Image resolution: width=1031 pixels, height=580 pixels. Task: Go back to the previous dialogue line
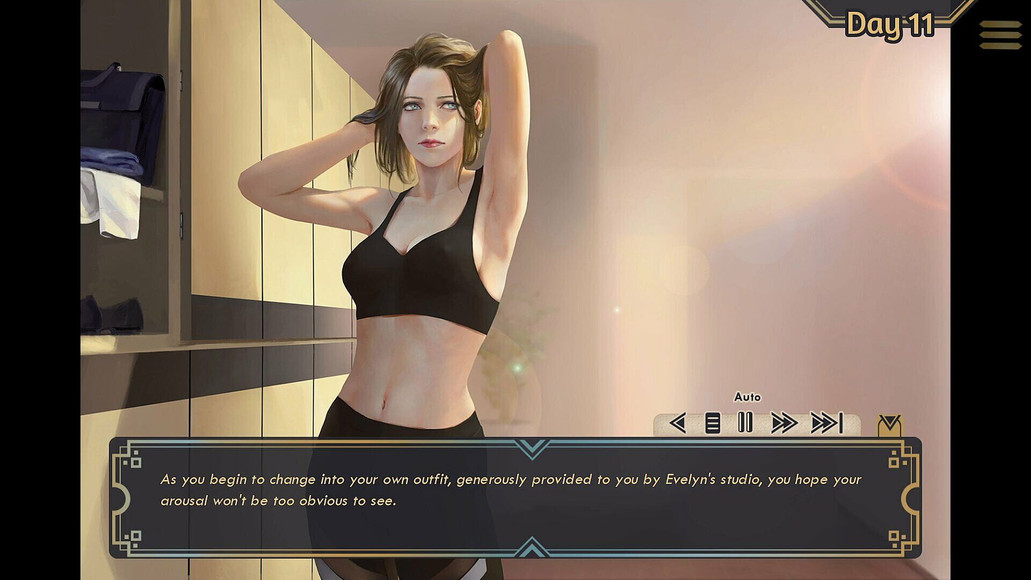(677, 423)
